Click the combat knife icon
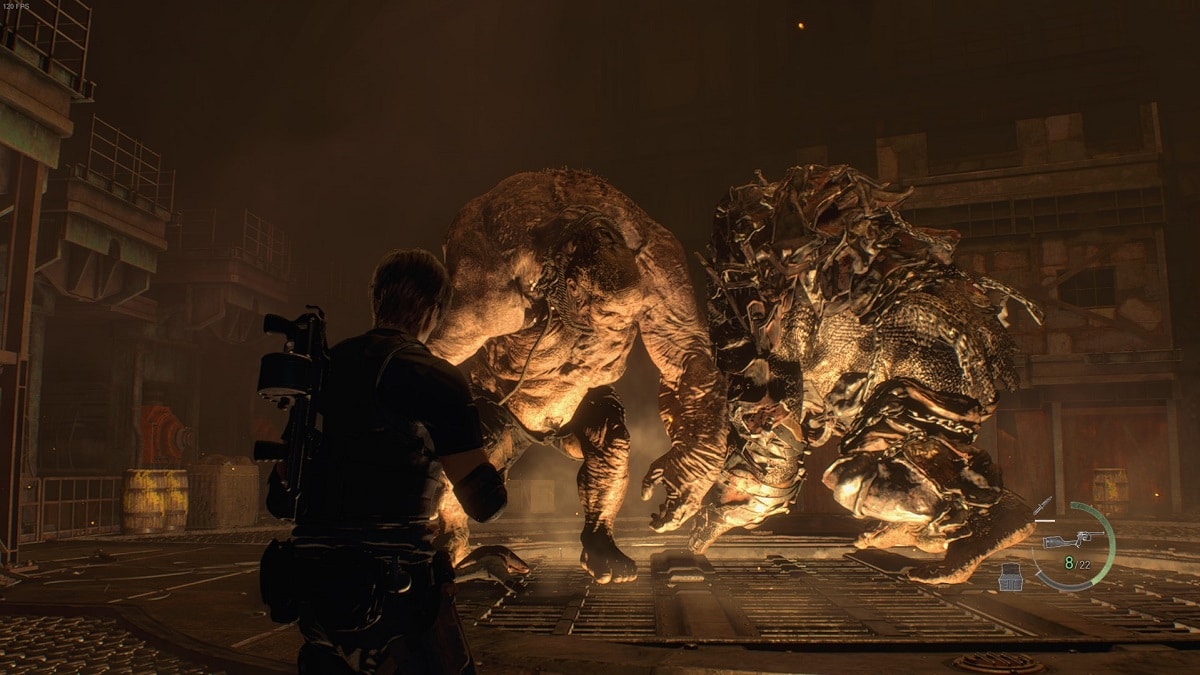Image resolution: width=1200 pixels, height=675 pixels. (x=1043, y=506)
